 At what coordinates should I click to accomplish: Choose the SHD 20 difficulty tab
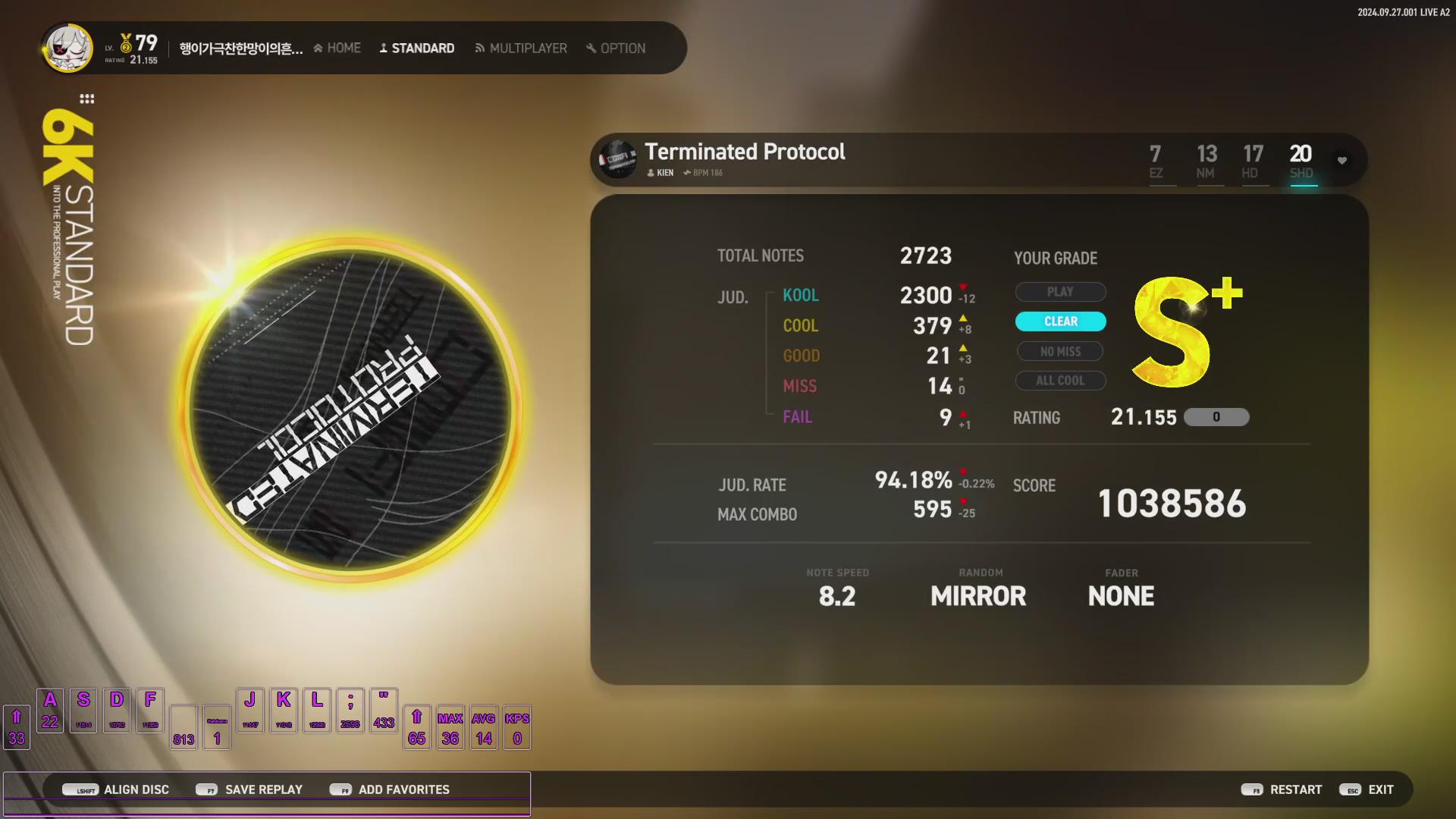(x=1301, y=162)
